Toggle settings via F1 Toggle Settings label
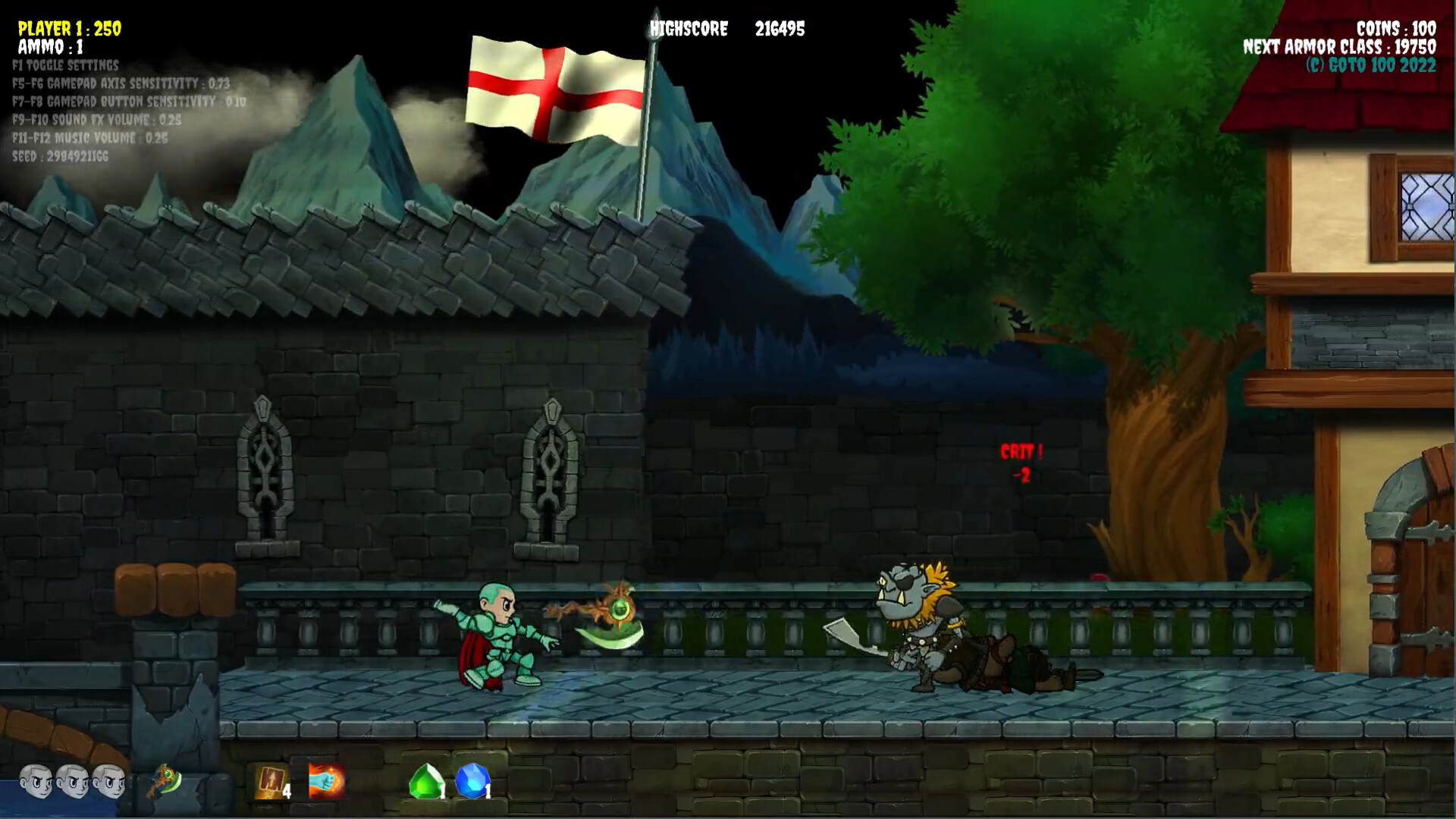The height and width of the screenshot is (819, 1456). coord(65,66)
